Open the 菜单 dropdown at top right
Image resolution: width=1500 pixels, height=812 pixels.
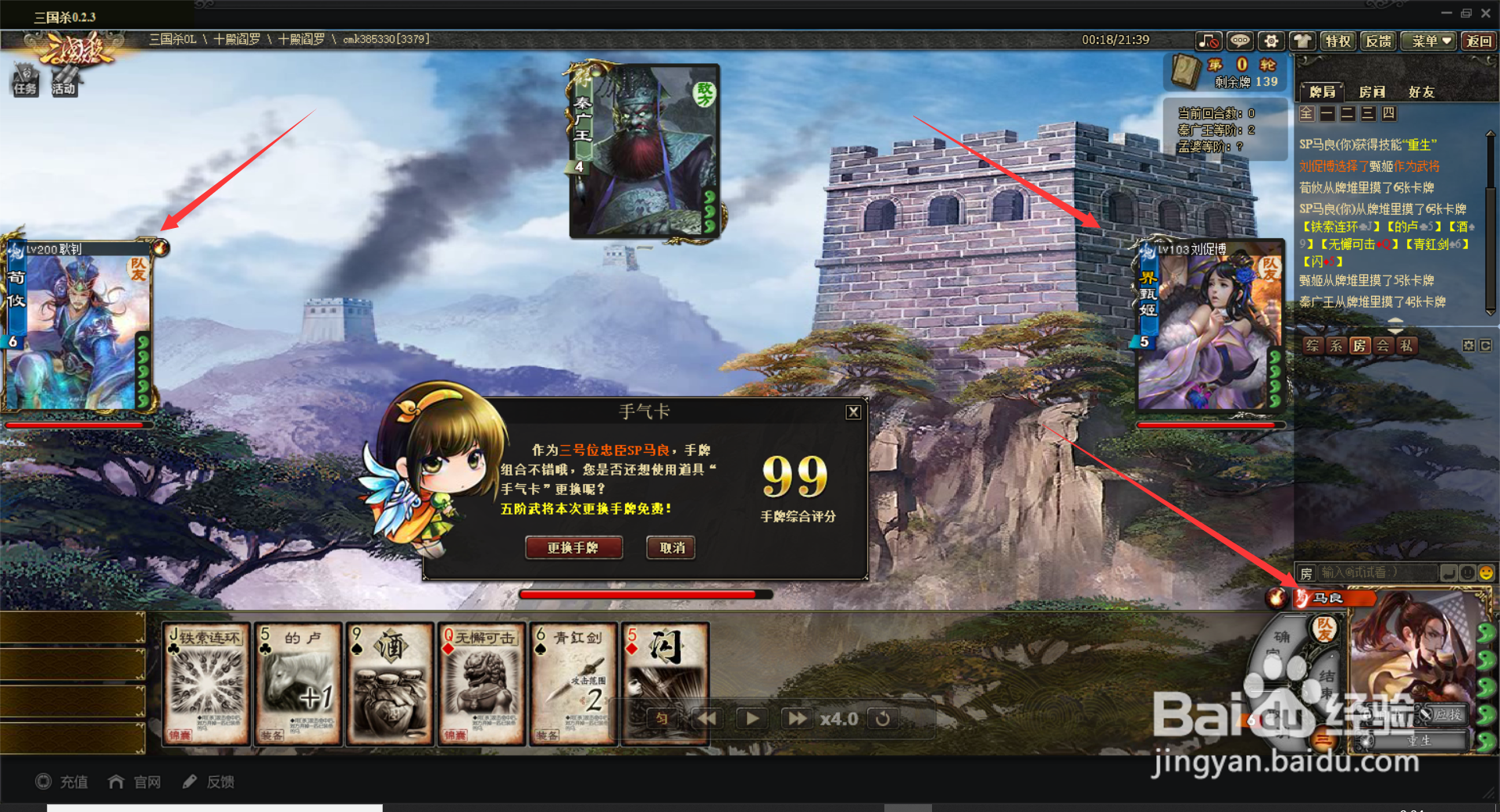point(1428,41)
